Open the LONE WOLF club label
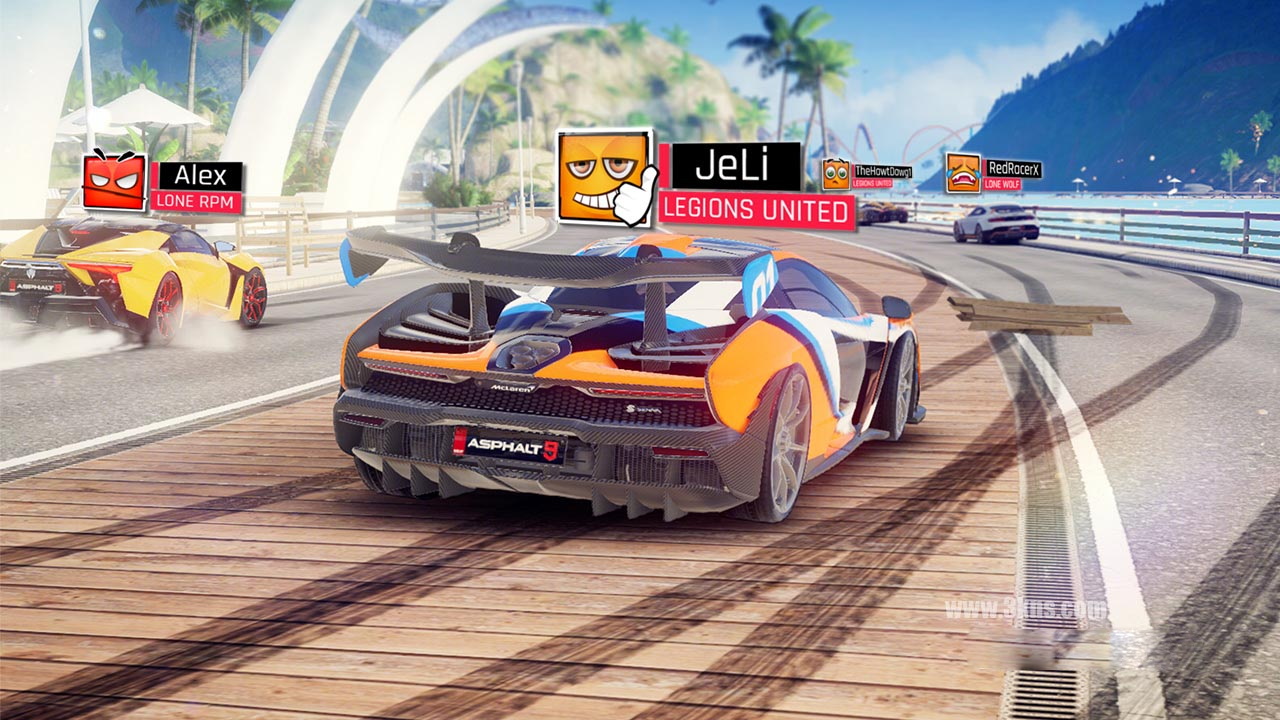Viewport: 1280px width, 720px height. tap(1002, 184)
